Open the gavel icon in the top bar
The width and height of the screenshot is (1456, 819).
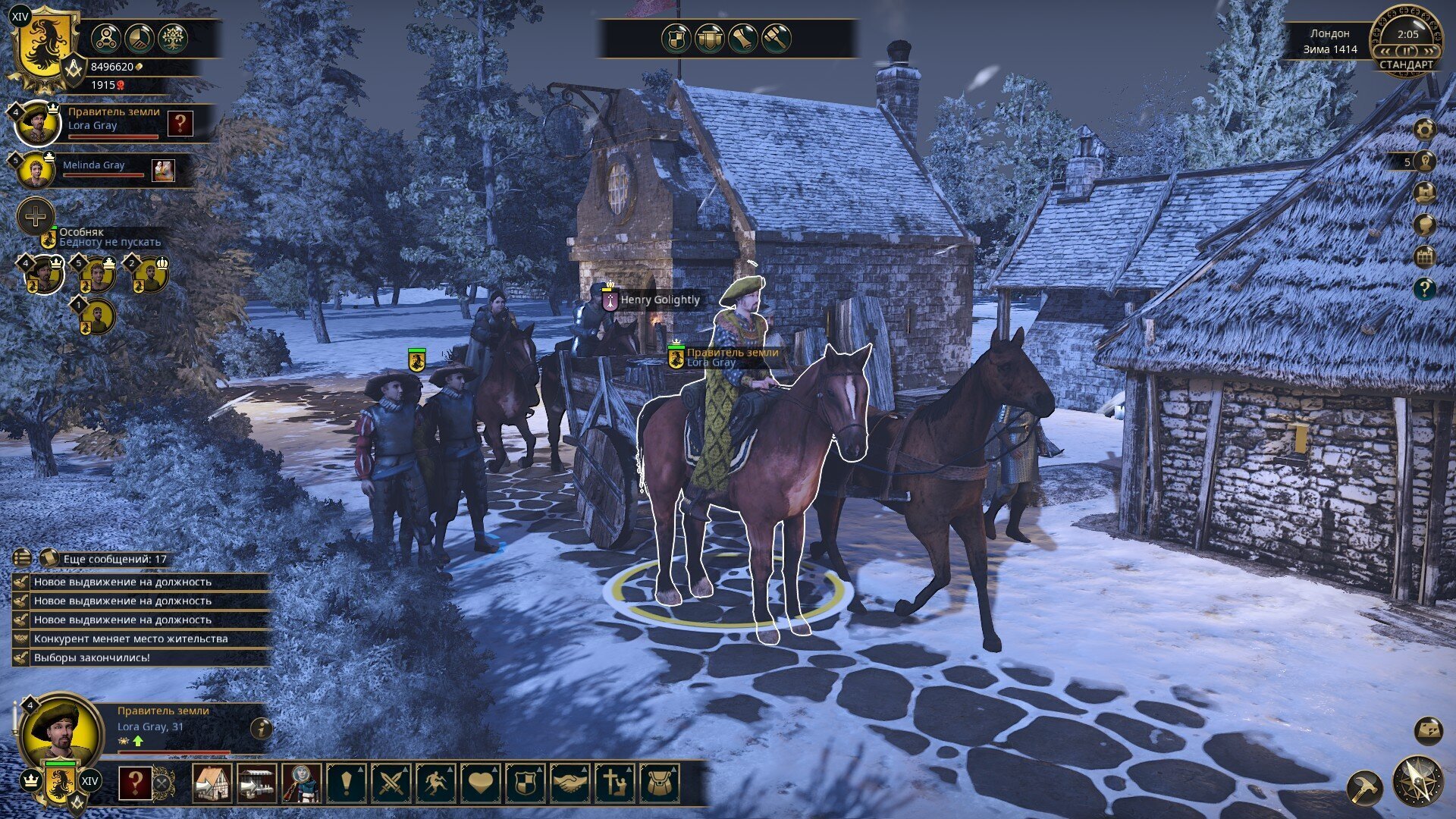coord(776,38)
